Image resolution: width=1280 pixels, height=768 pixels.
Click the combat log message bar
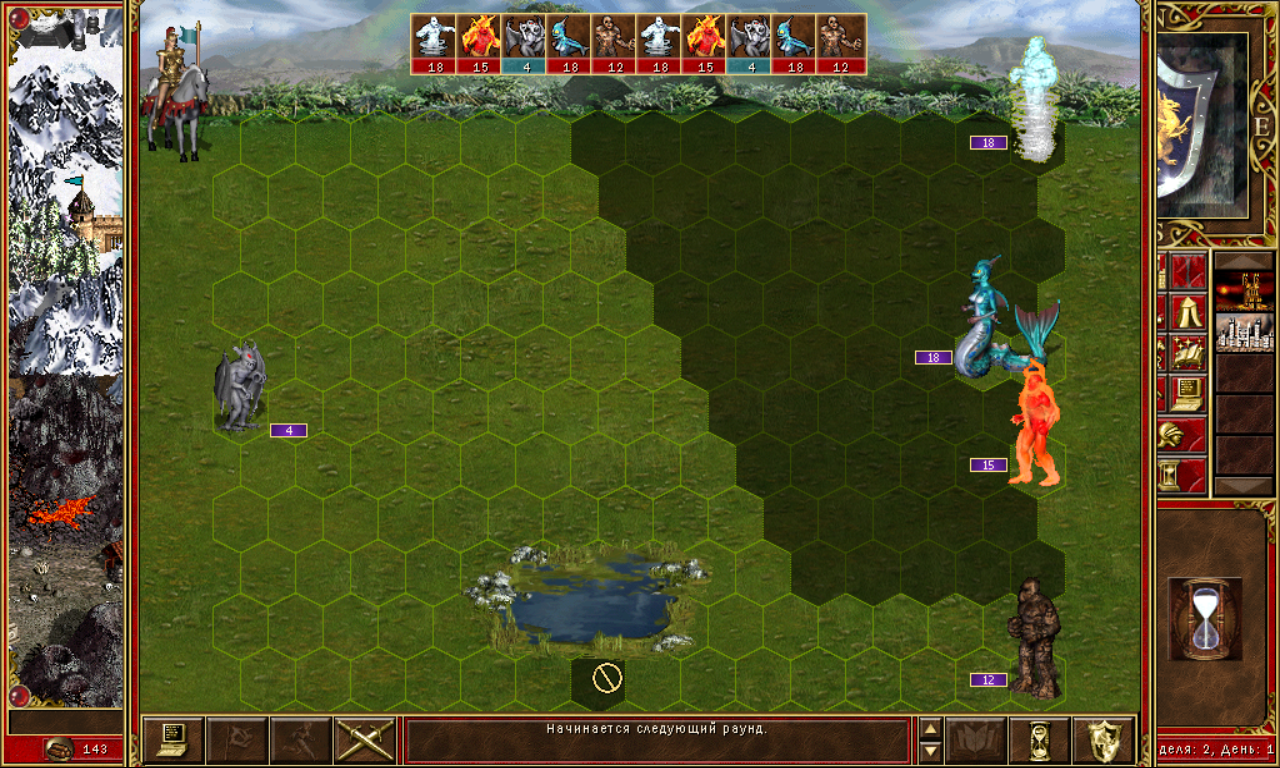(x=657, y=740)
